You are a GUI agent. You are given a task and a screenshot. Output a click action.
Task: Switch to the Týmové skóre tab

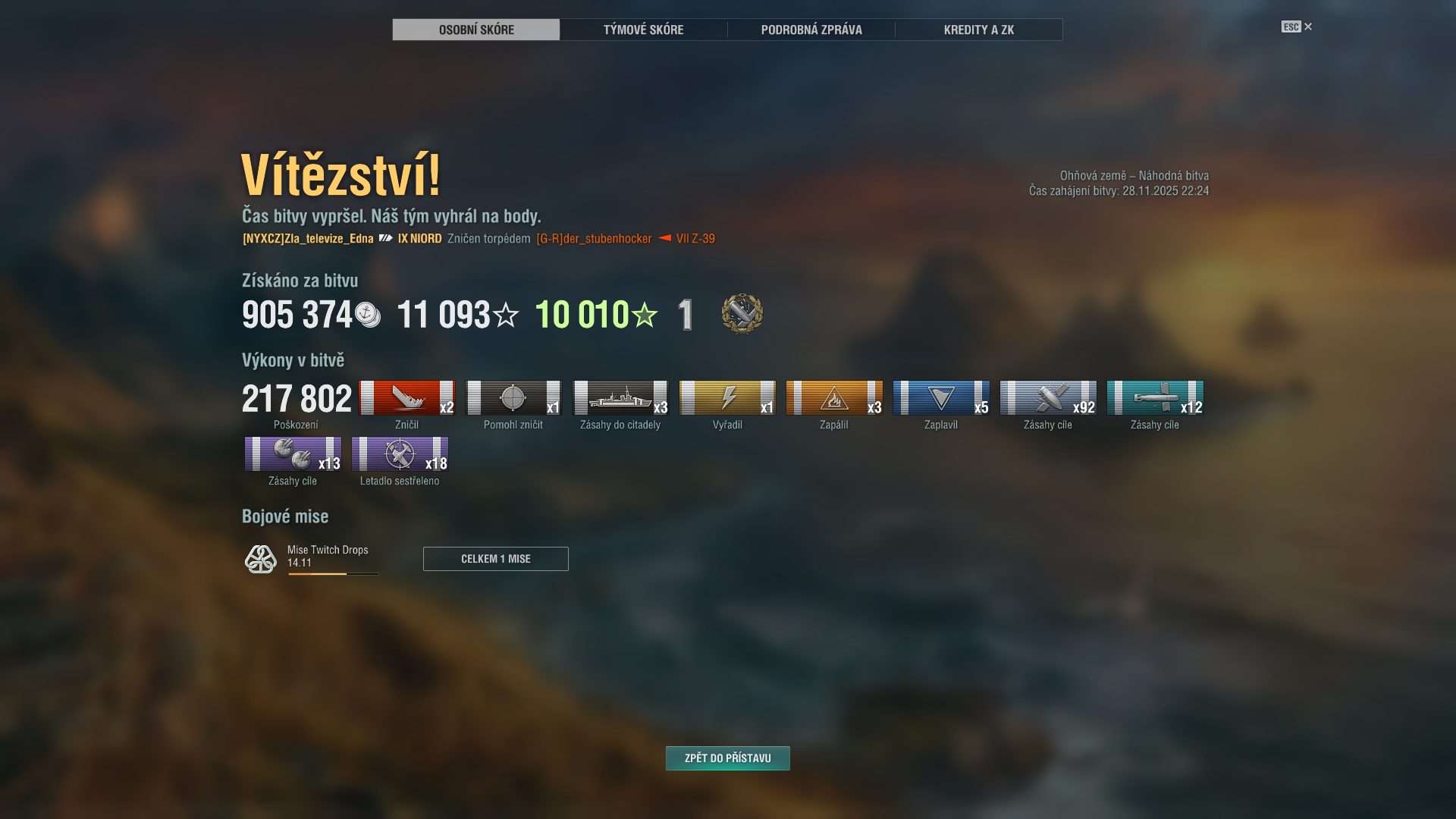(643, 30)
